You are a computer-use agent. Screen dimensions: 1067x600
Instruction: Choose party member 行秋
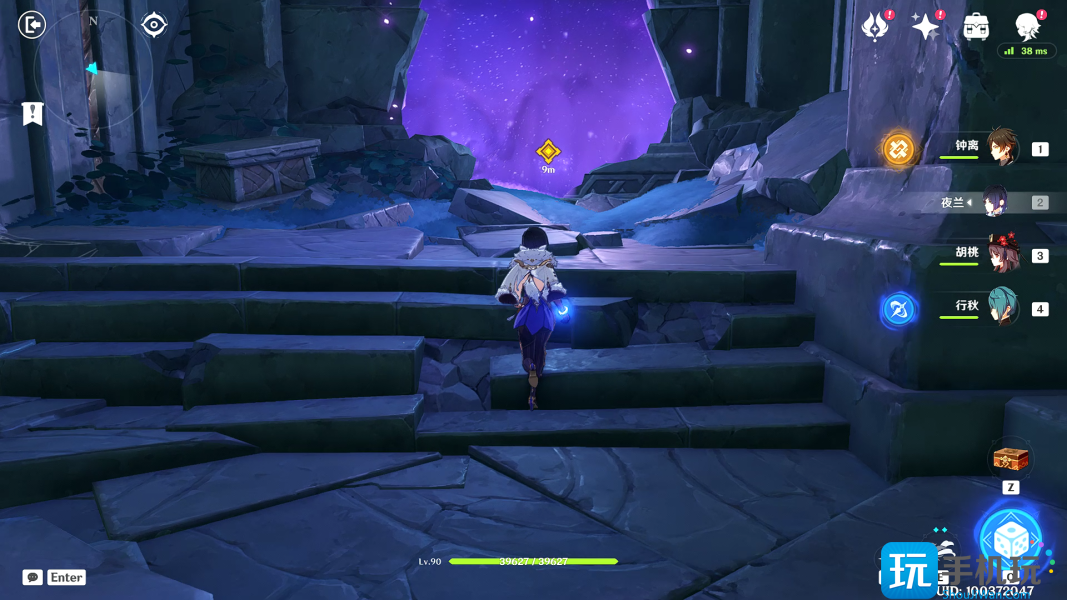point(1002,308)
